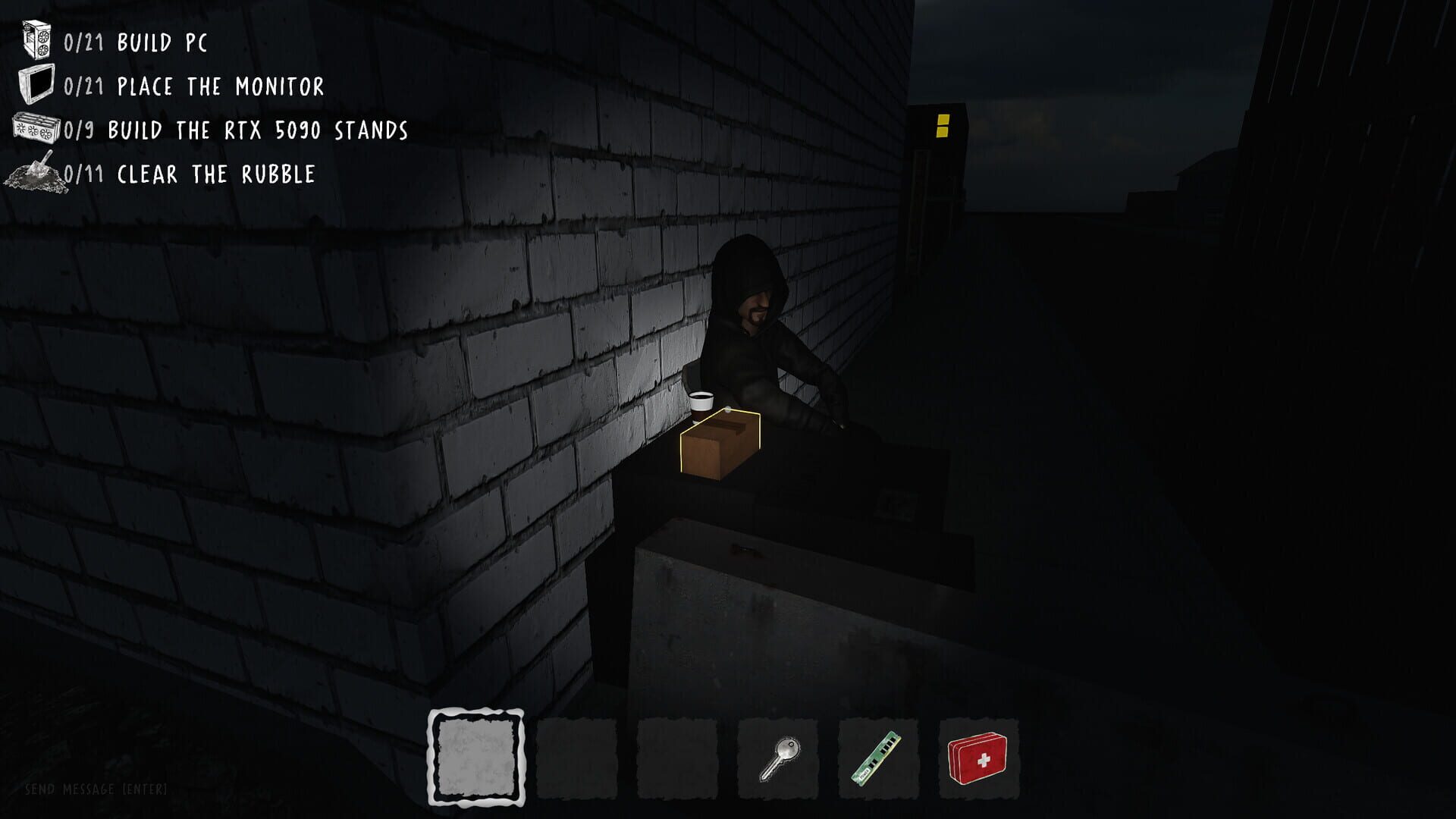Open the Place The Monitor quest entry
The width and height of the screenshot is (1456, 819).
220,86
